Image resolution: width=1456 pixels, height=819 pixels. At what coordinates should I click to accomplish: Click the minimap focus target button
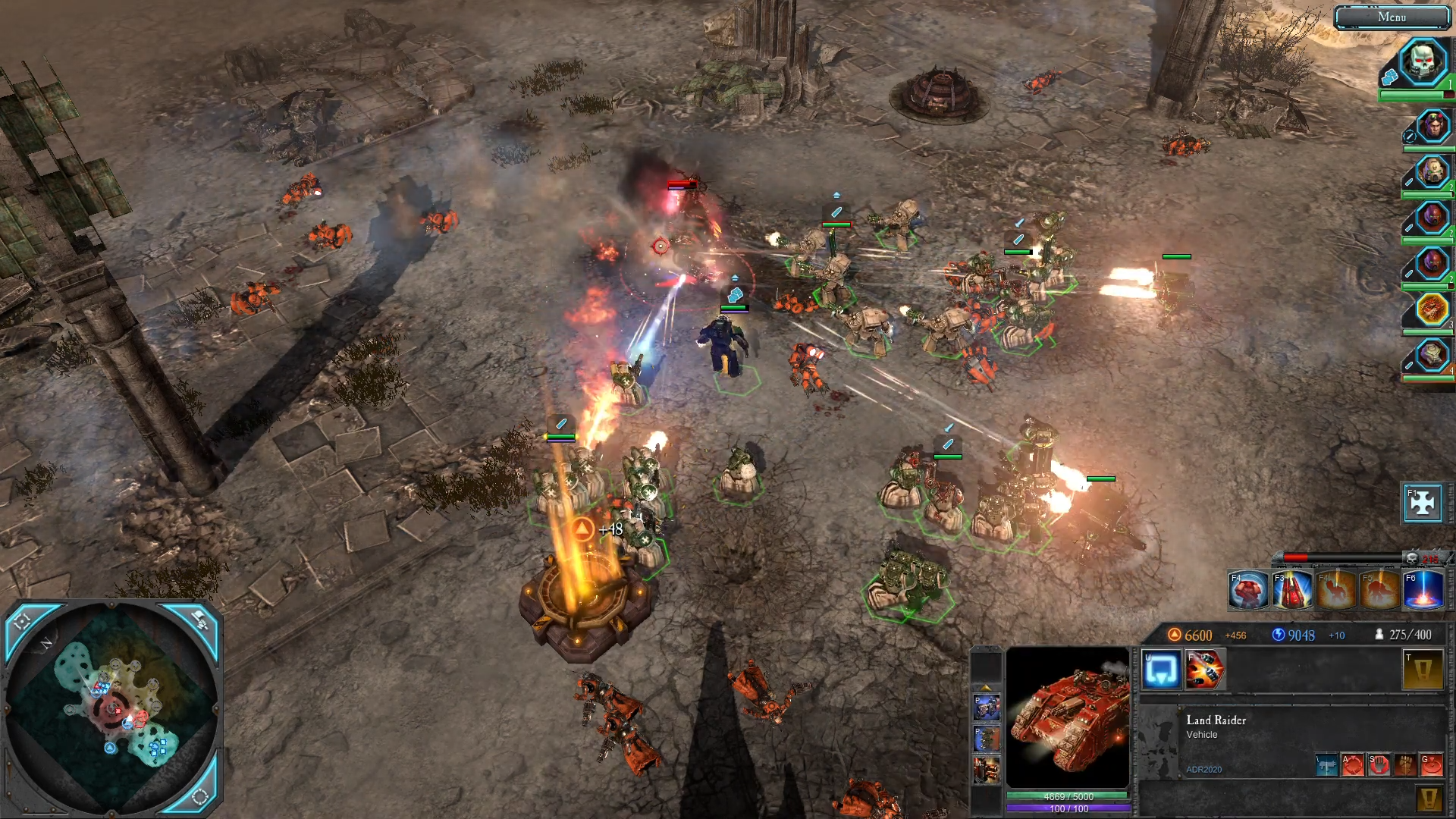(x=23, y=622)
